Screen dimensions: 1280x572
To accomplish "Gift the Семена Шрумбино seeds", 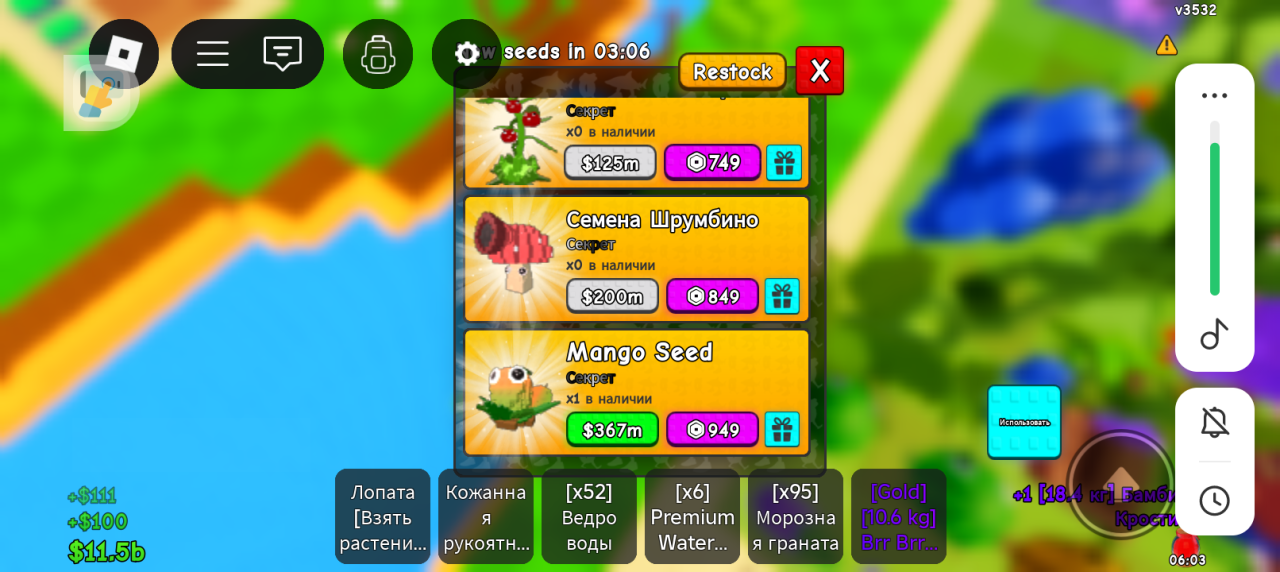I will (782, 296).
